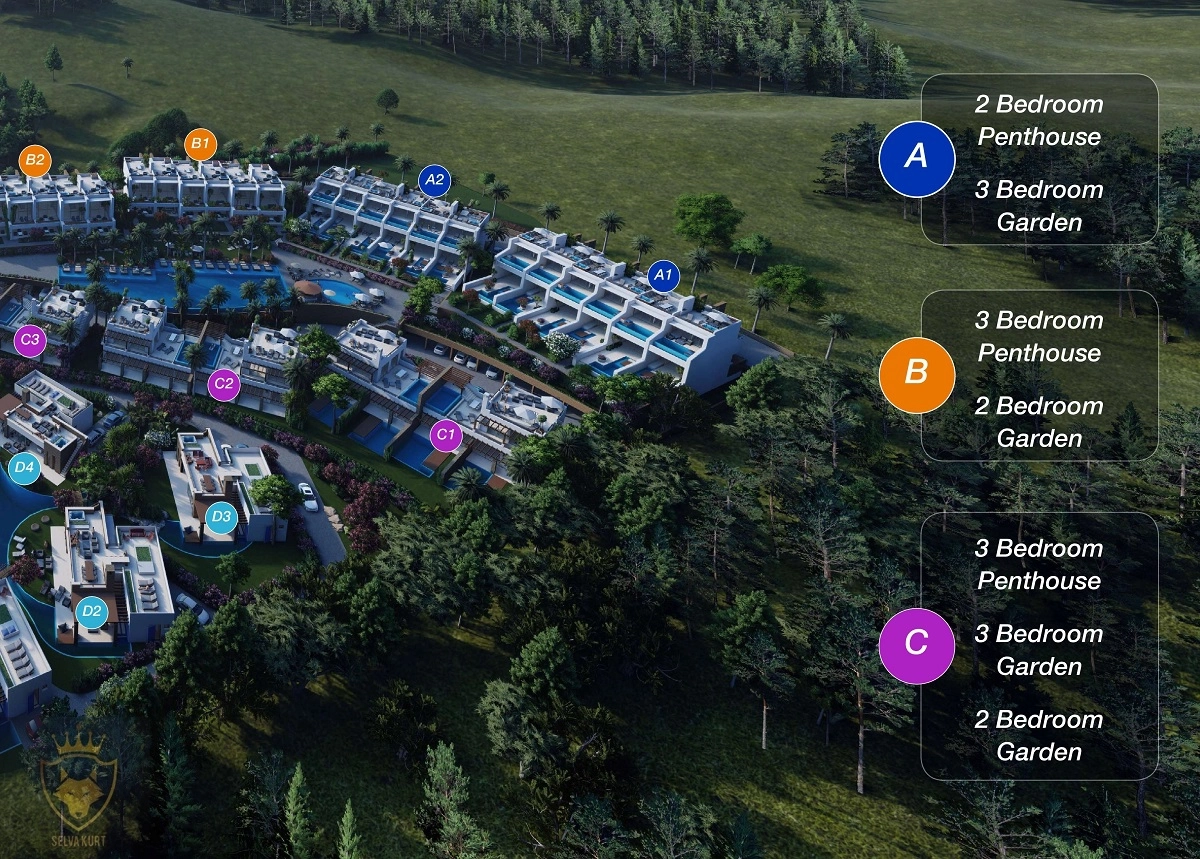Click the large blue A legend circle
This screenshot has width=1200, height=859.
coord(917,157)
